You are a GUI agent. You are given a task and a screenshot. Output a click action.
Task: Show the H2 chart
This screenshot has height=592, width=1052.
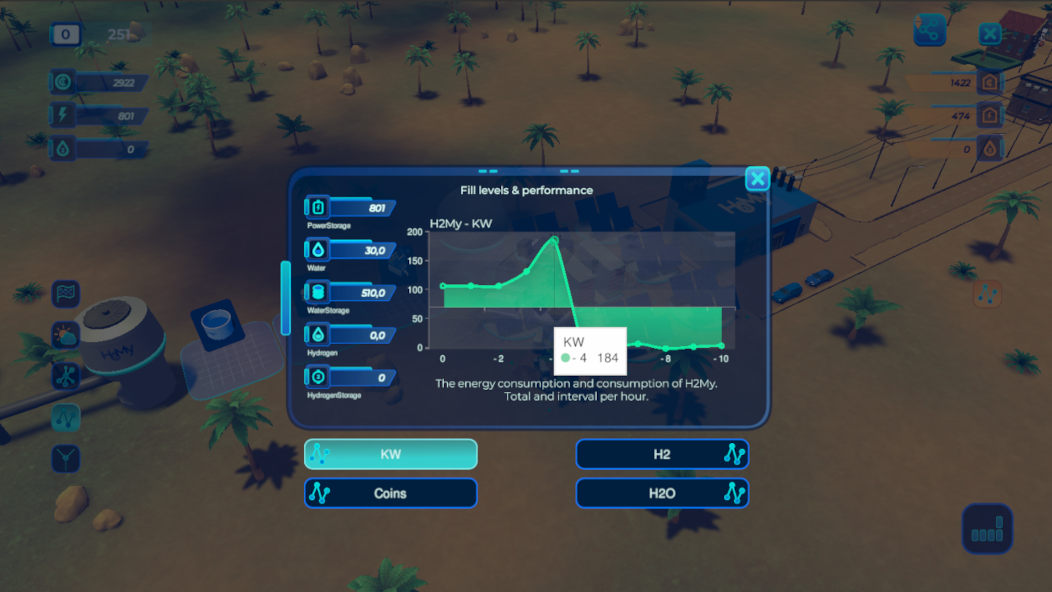pyautogui.click(x=662, y=454)
